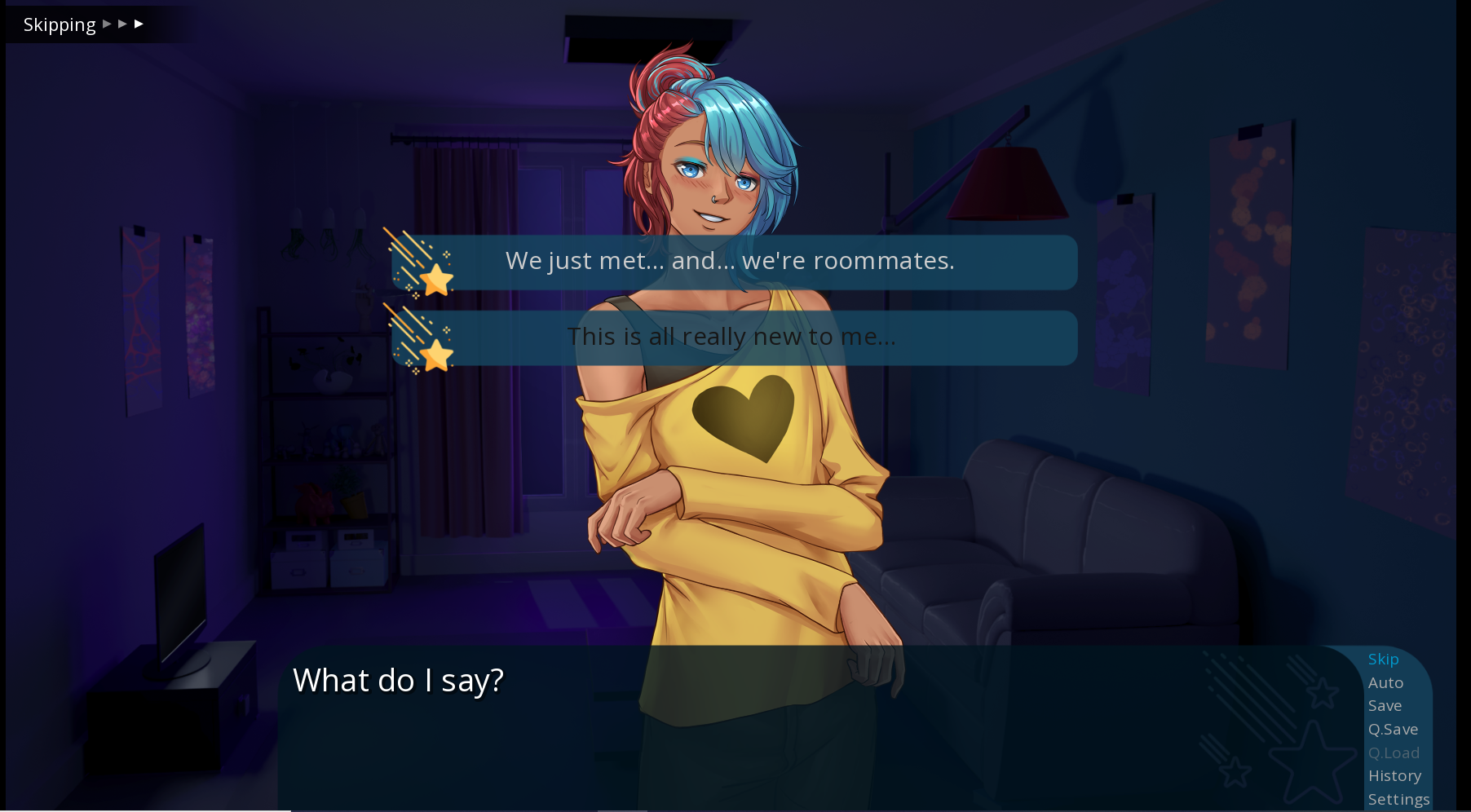Screen dimensions: 1471x812
Task: Click the Q.Load quick load button
Action: [1394, 752]
